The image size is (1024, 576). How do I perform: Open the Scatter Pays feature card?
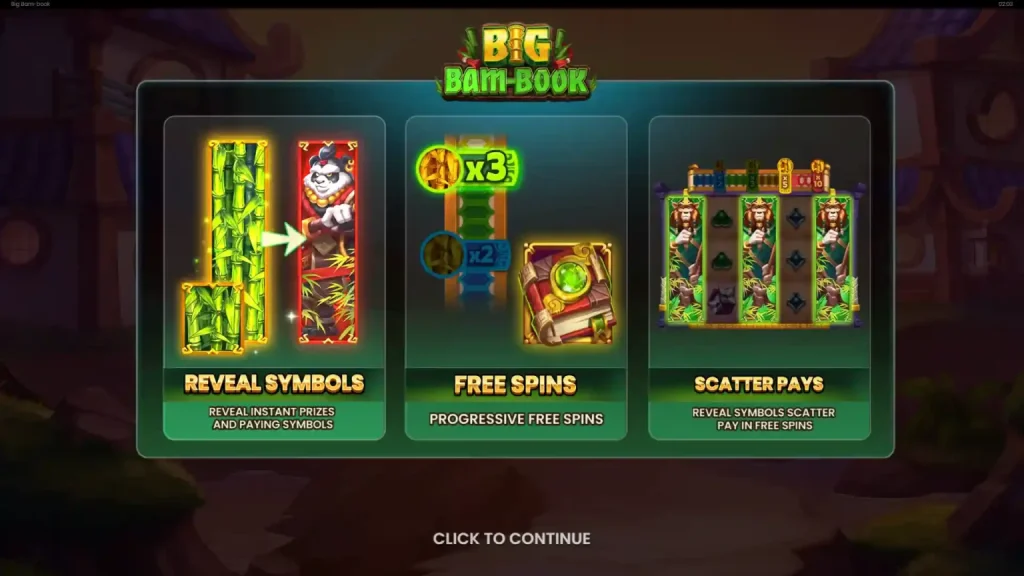[759, 277]
